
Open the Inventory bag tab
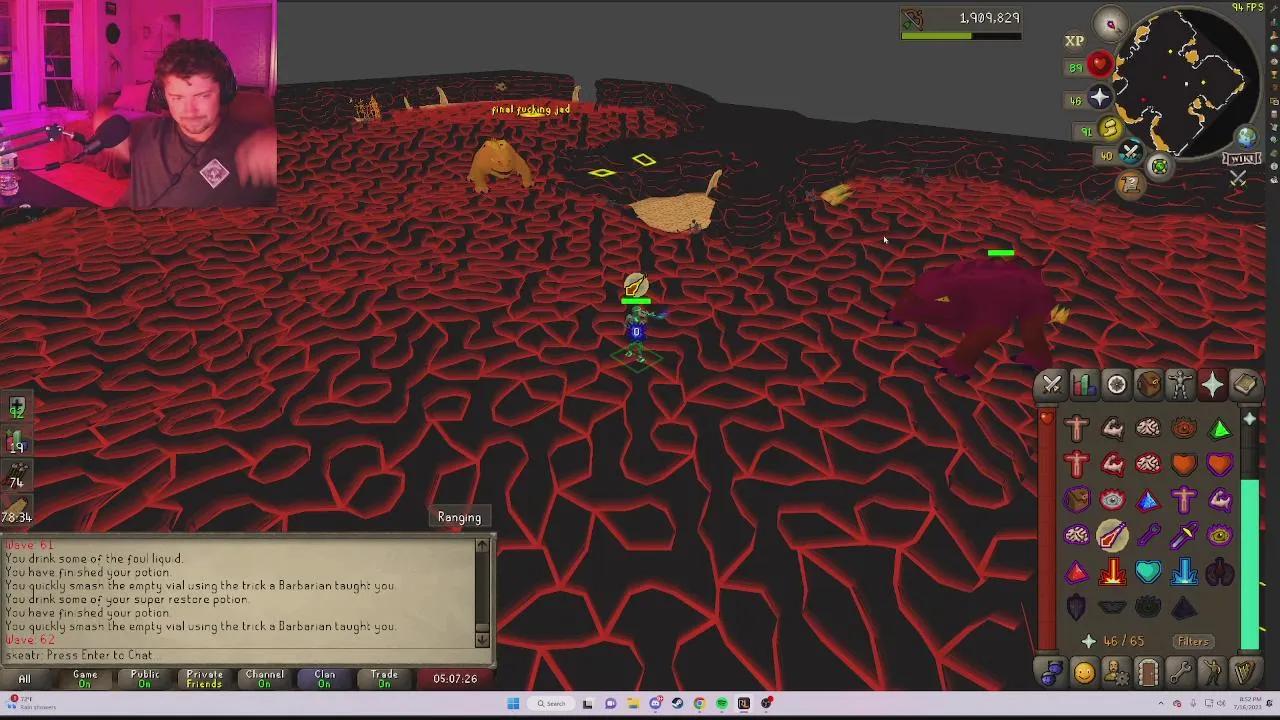[x=1149, y=384]
